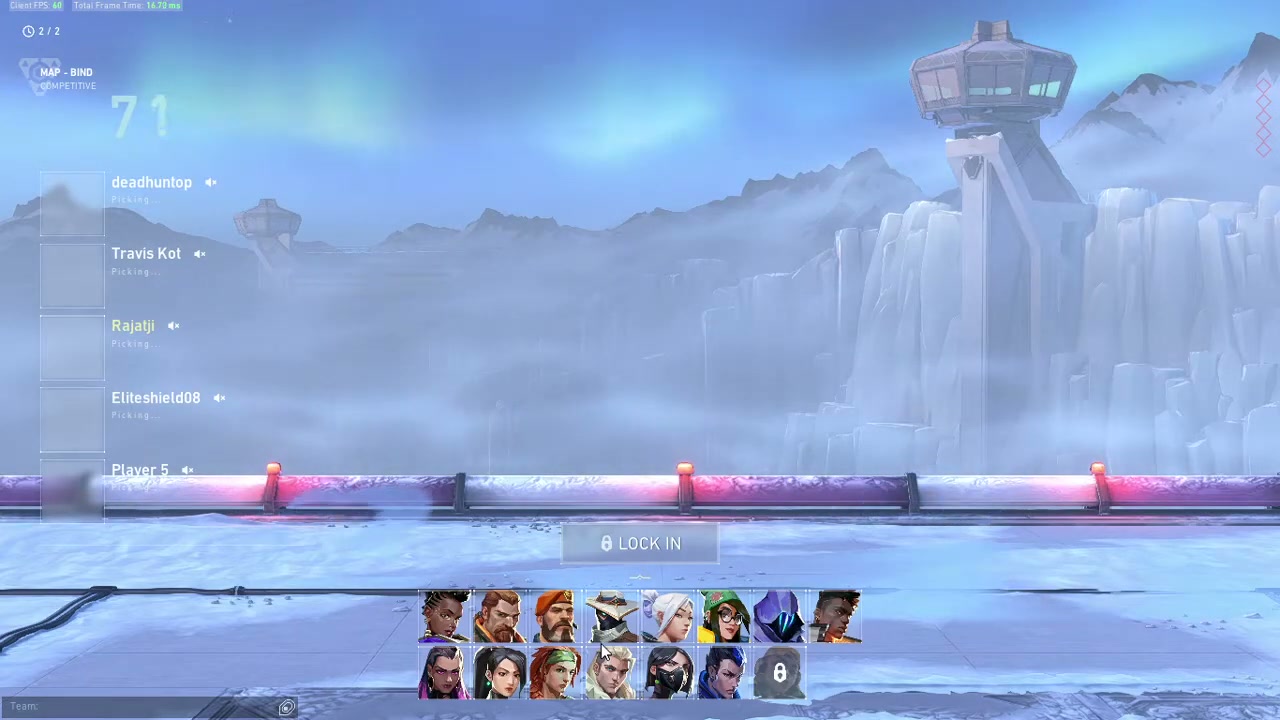1280x720 pixels.
Task: Choose the Phoenix agent portrait
Action: point(836,616)
